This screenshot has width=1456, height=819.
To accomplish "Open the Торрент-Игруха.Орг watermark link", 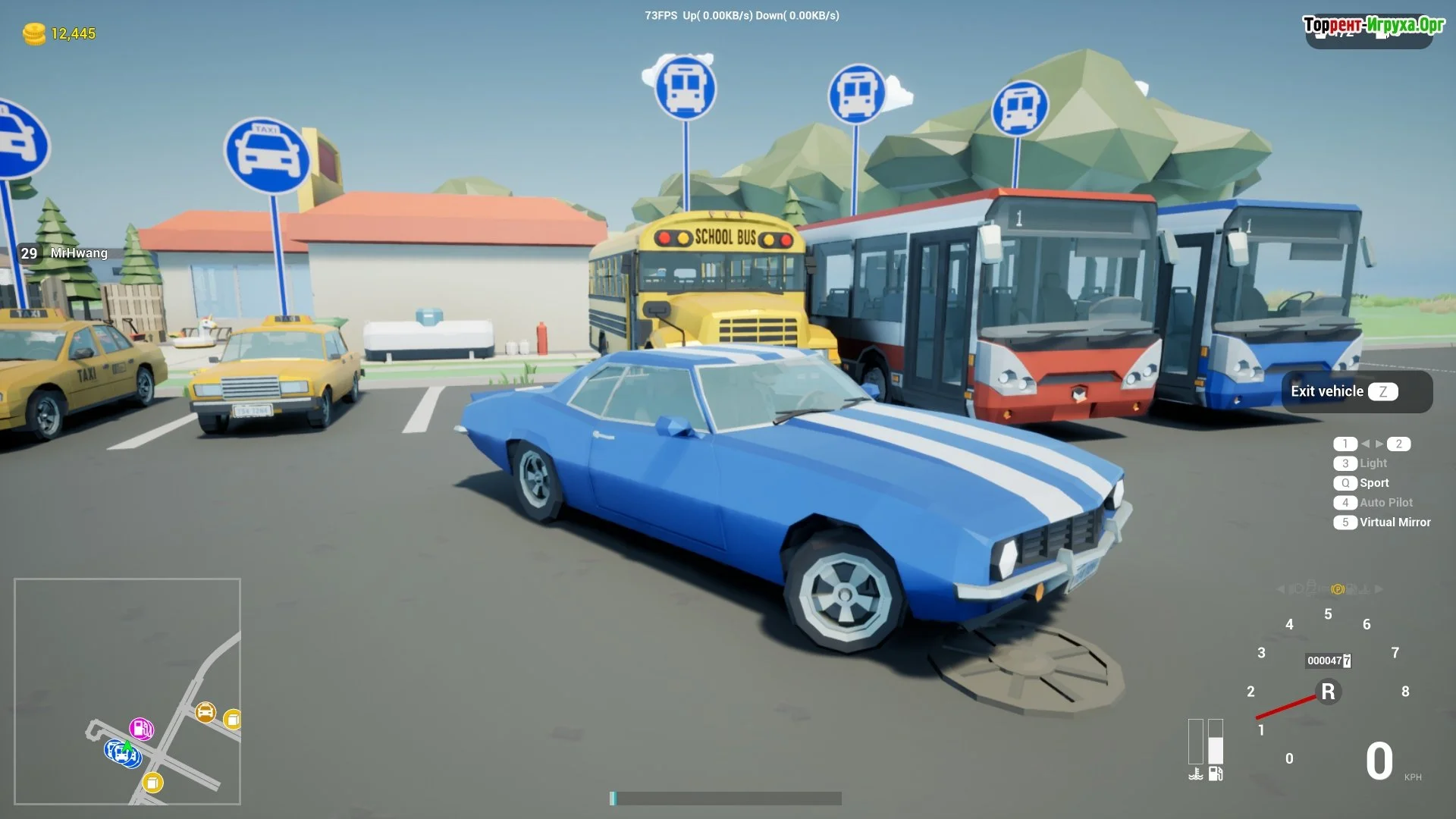I will (x=1373, y=25).
